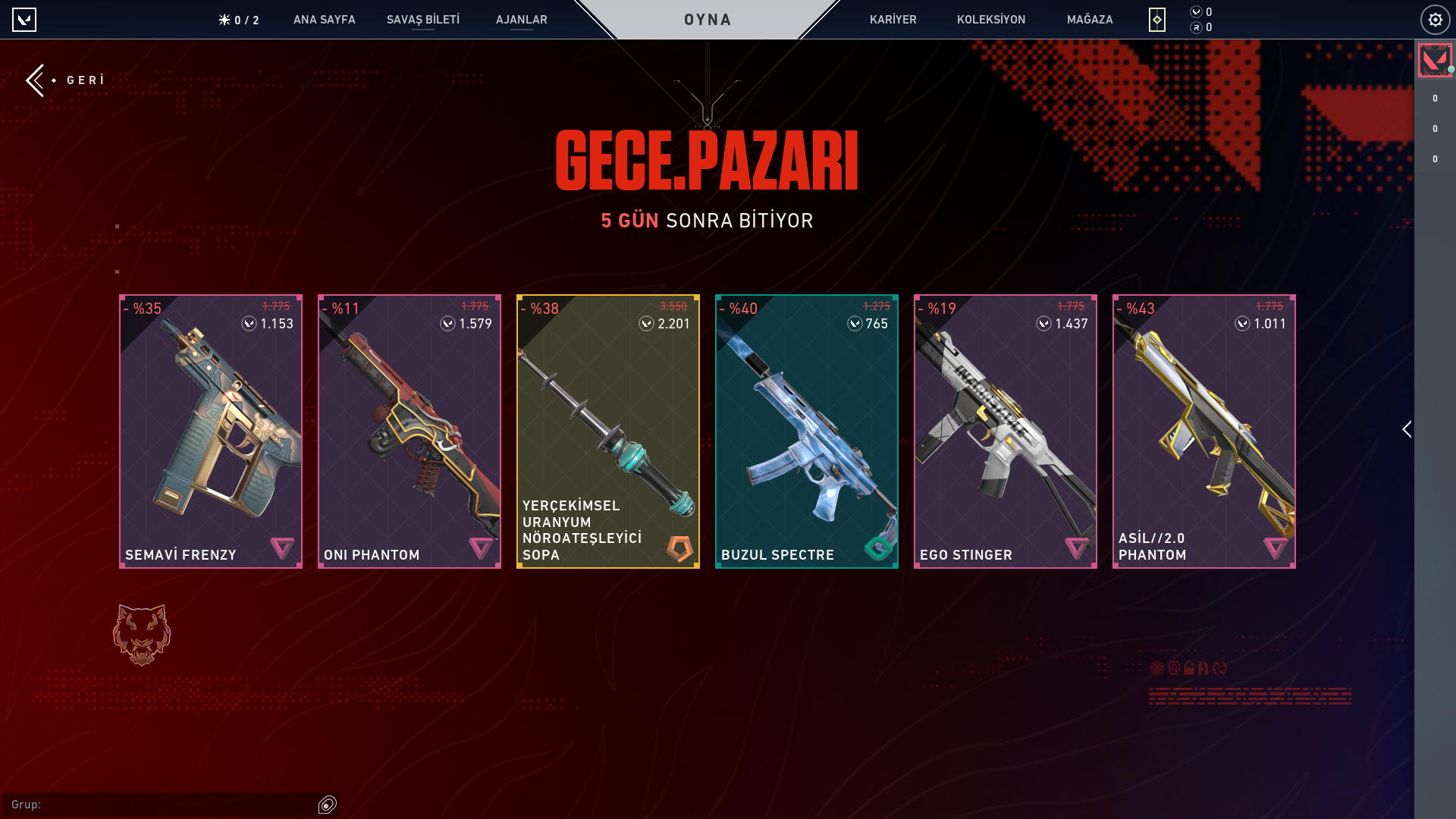
Task: Pick the Buzul Spectre skin card
Action: pyautogui.click(x=807, y=431)
